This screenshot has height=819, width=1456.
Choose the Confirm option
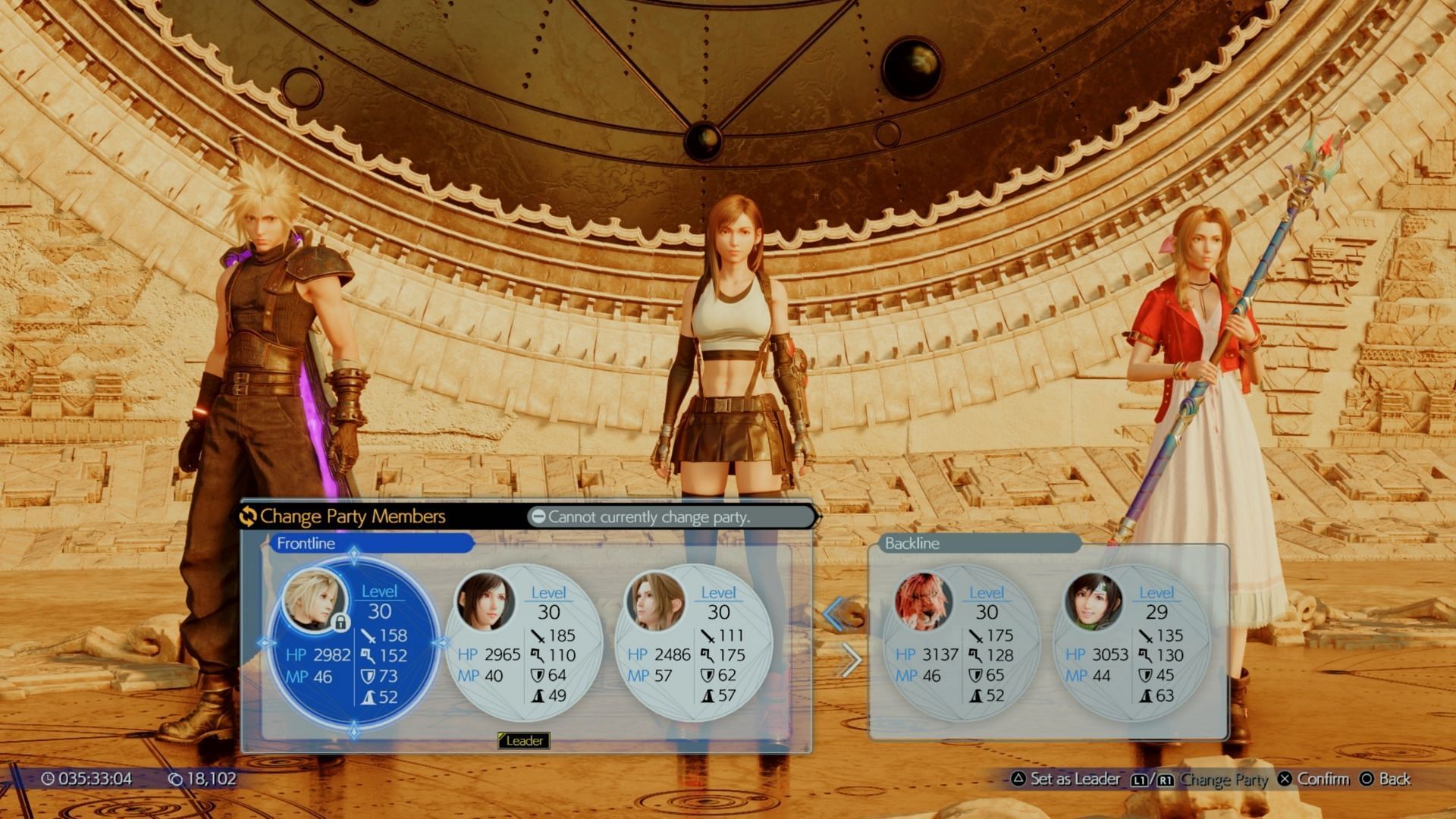coord(1314,779)
